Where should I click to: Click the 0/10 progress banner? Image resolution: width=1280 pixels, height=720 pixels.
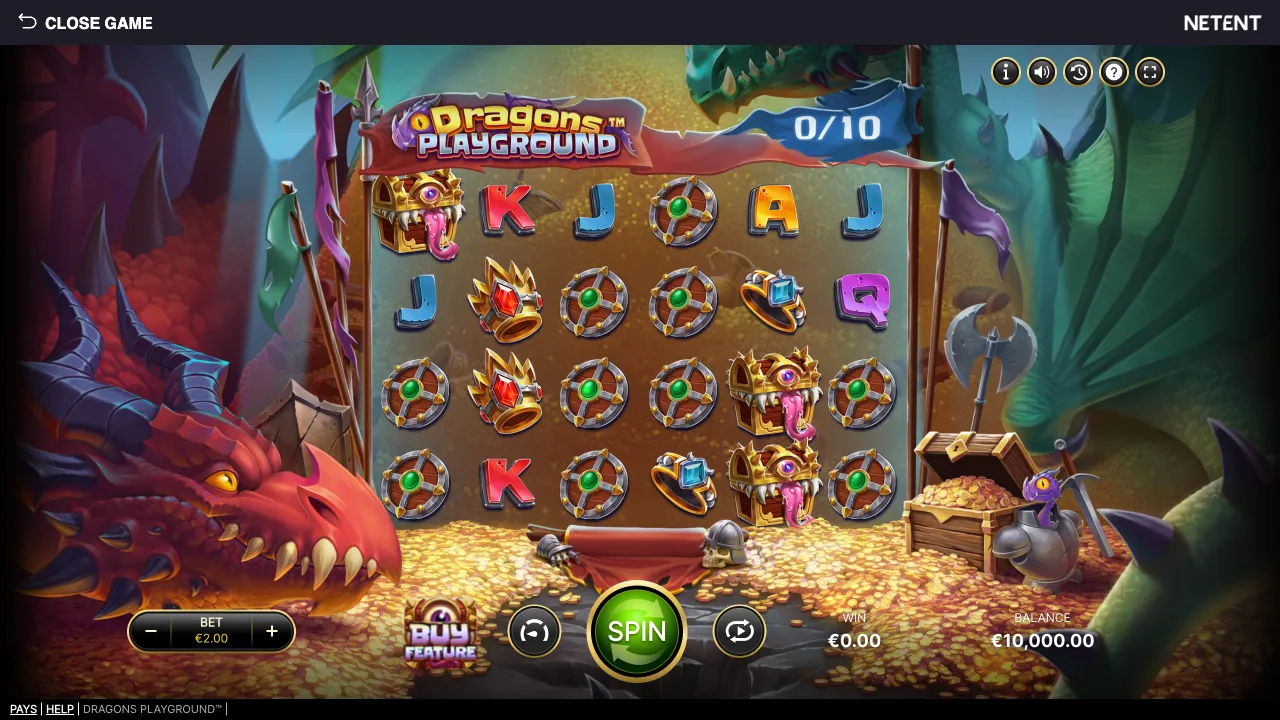point(838,127)
